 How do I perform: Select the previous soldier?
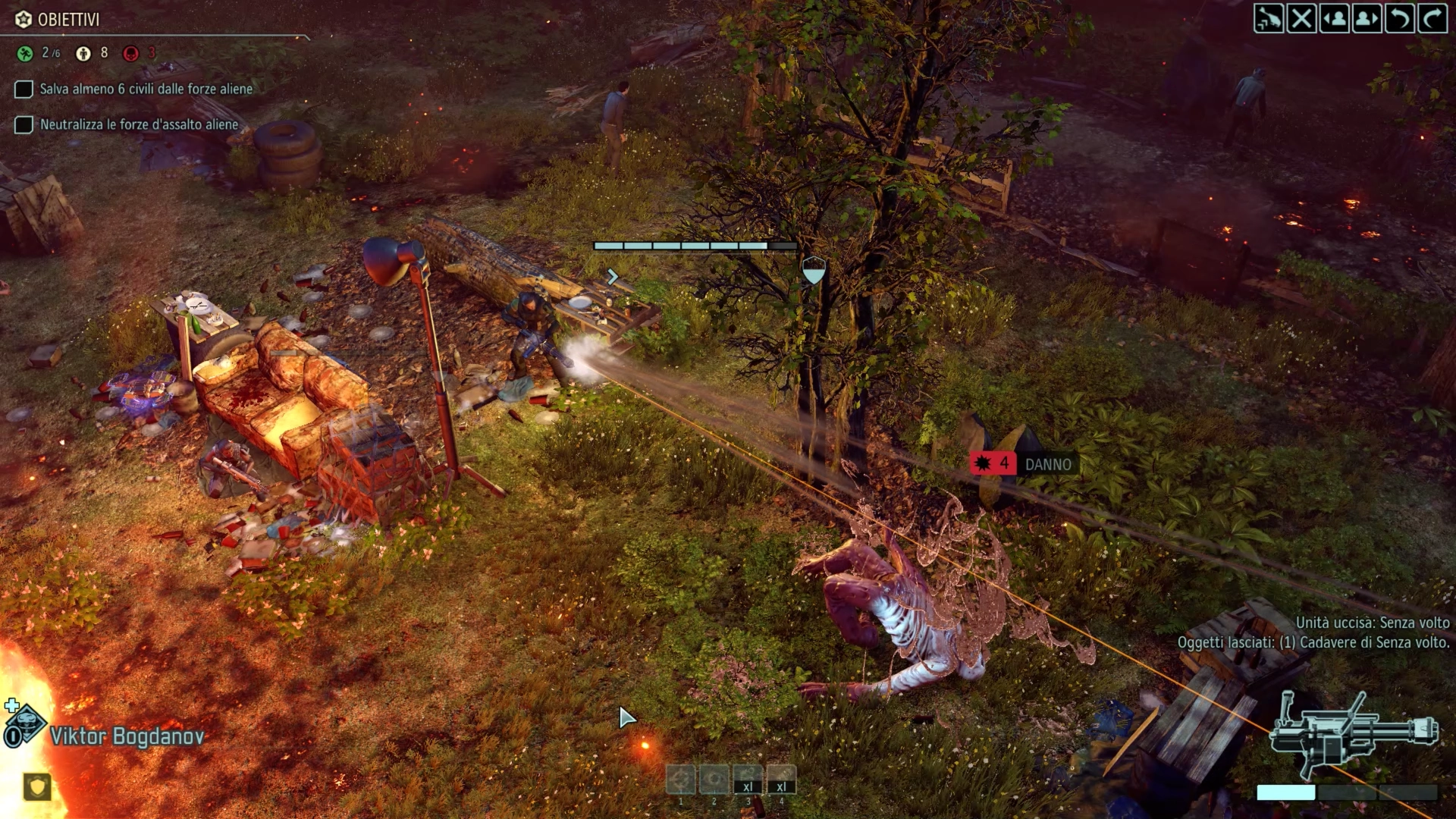(x=1334, y=18)
